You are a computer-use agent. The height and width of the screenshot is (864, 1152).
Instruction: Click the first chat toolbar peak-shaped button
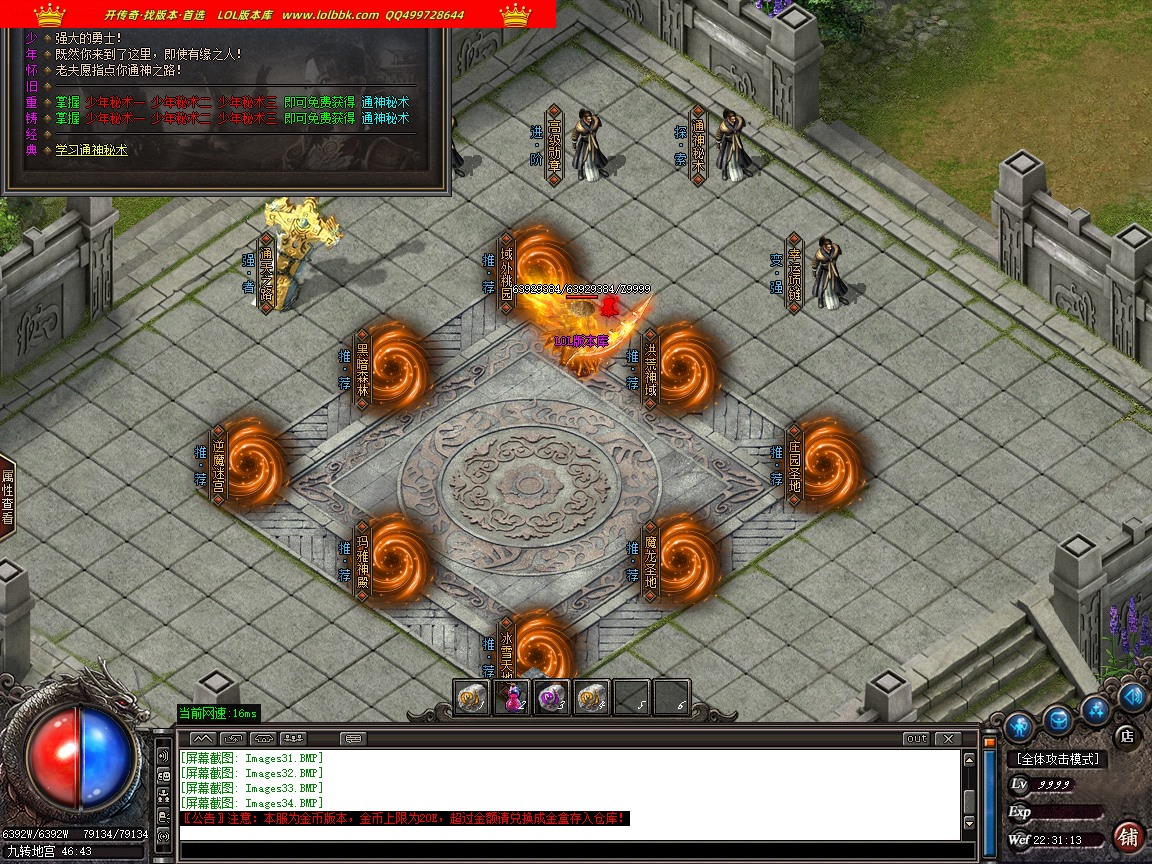203,739
